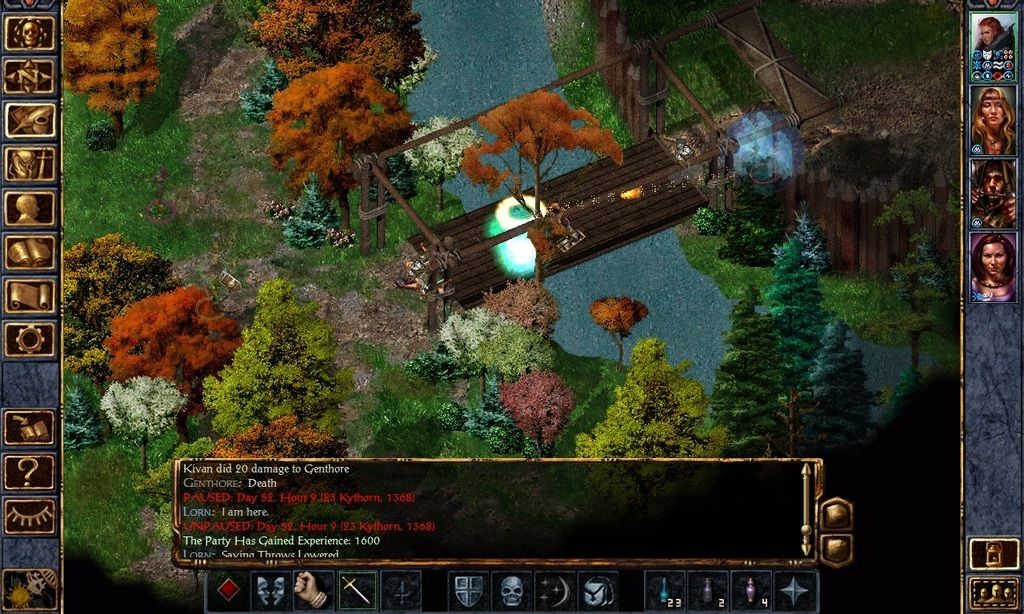Use the potion stack showing 23
This screenshot has width=1024, height=614.
coord(665,591)
